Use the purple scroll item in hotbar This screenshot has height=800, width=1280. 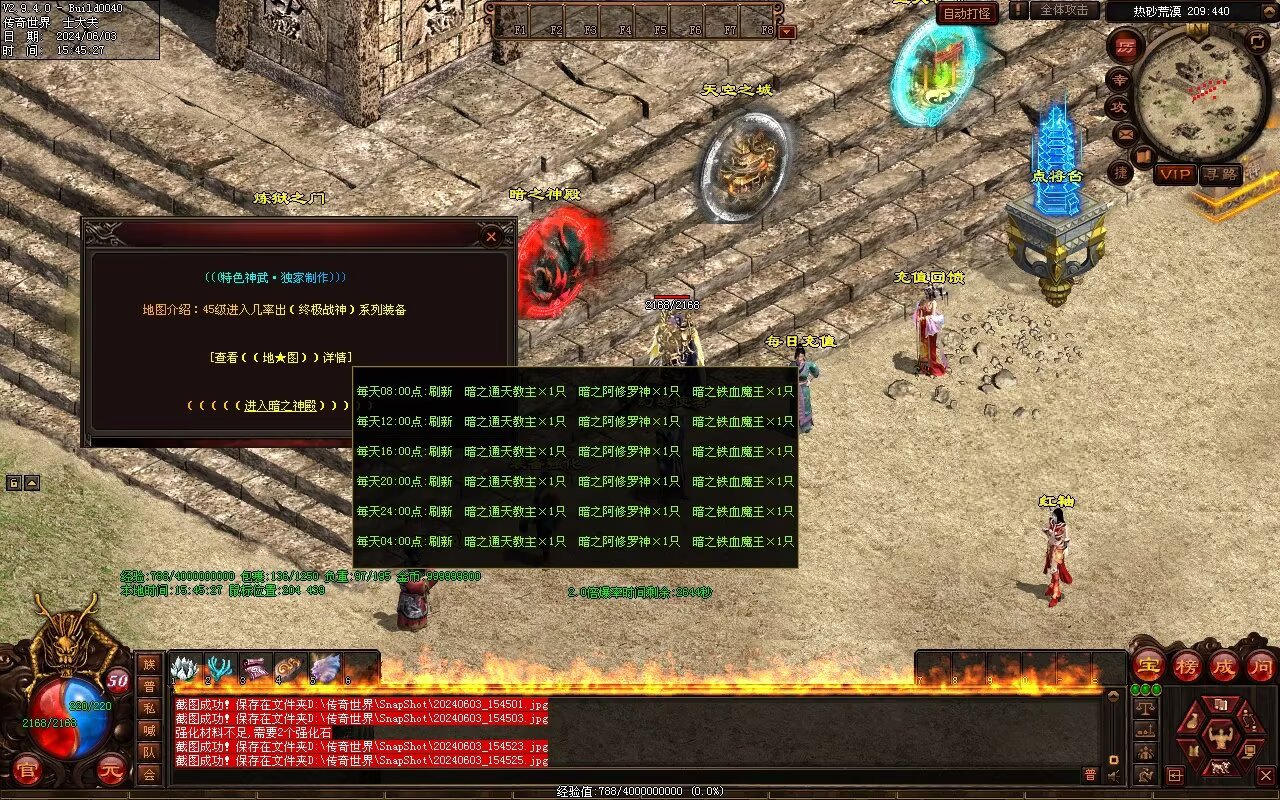coord(255,668)
